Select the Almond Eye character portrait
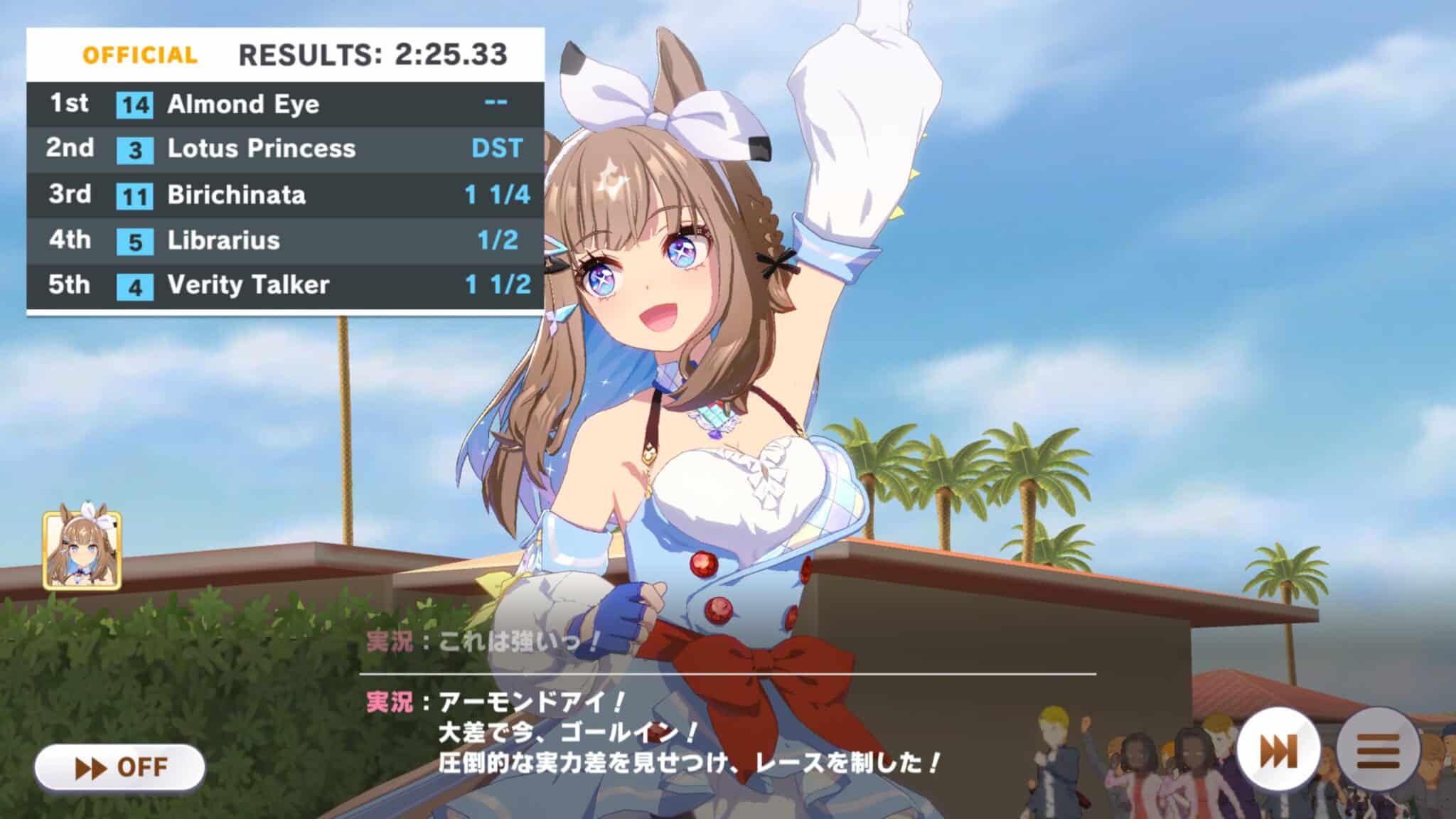This screenshot has height=819, width=1456. [82, 550]
